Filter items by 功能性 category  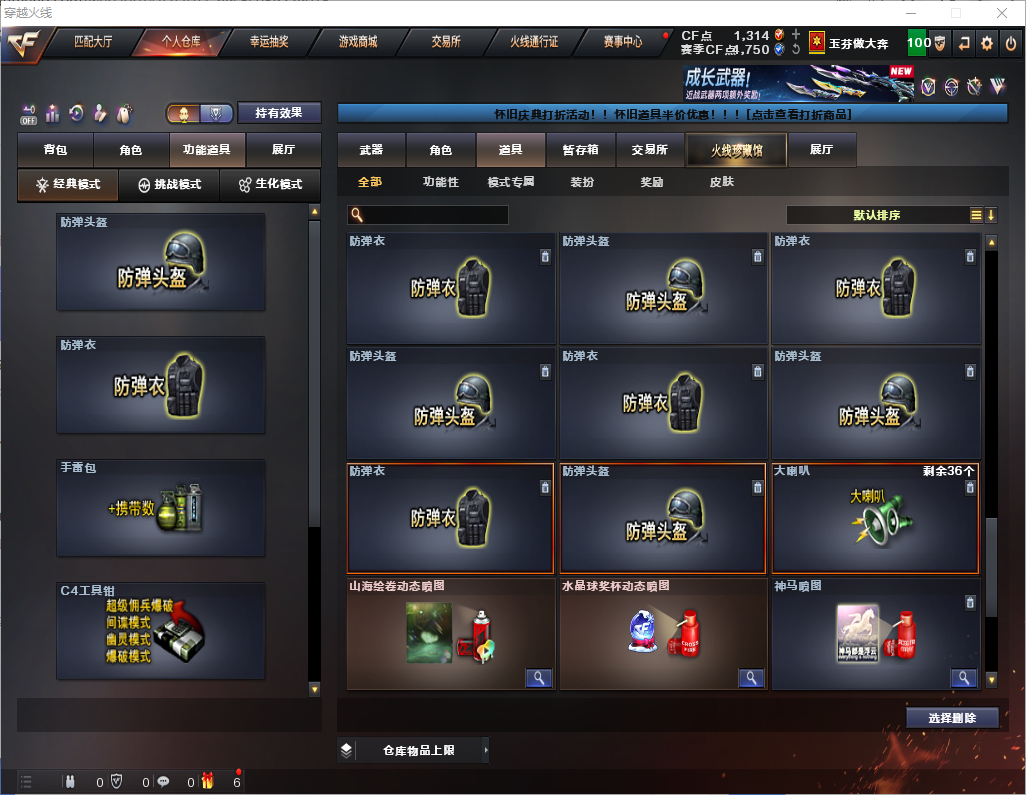(440, 182)
